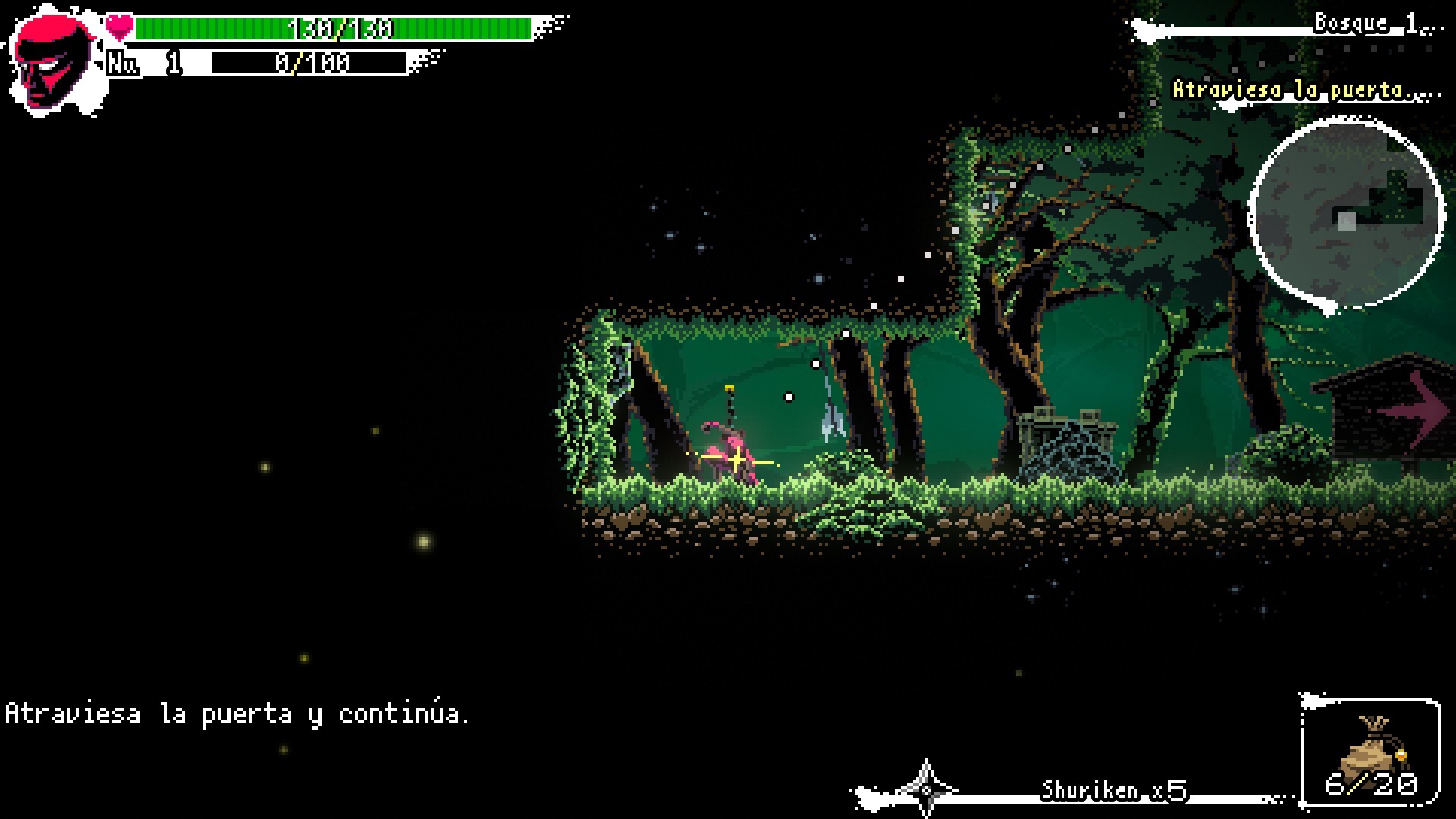Click the red-haired character portrait
This screenshot has width=1456, height=819.
[52, 62]
